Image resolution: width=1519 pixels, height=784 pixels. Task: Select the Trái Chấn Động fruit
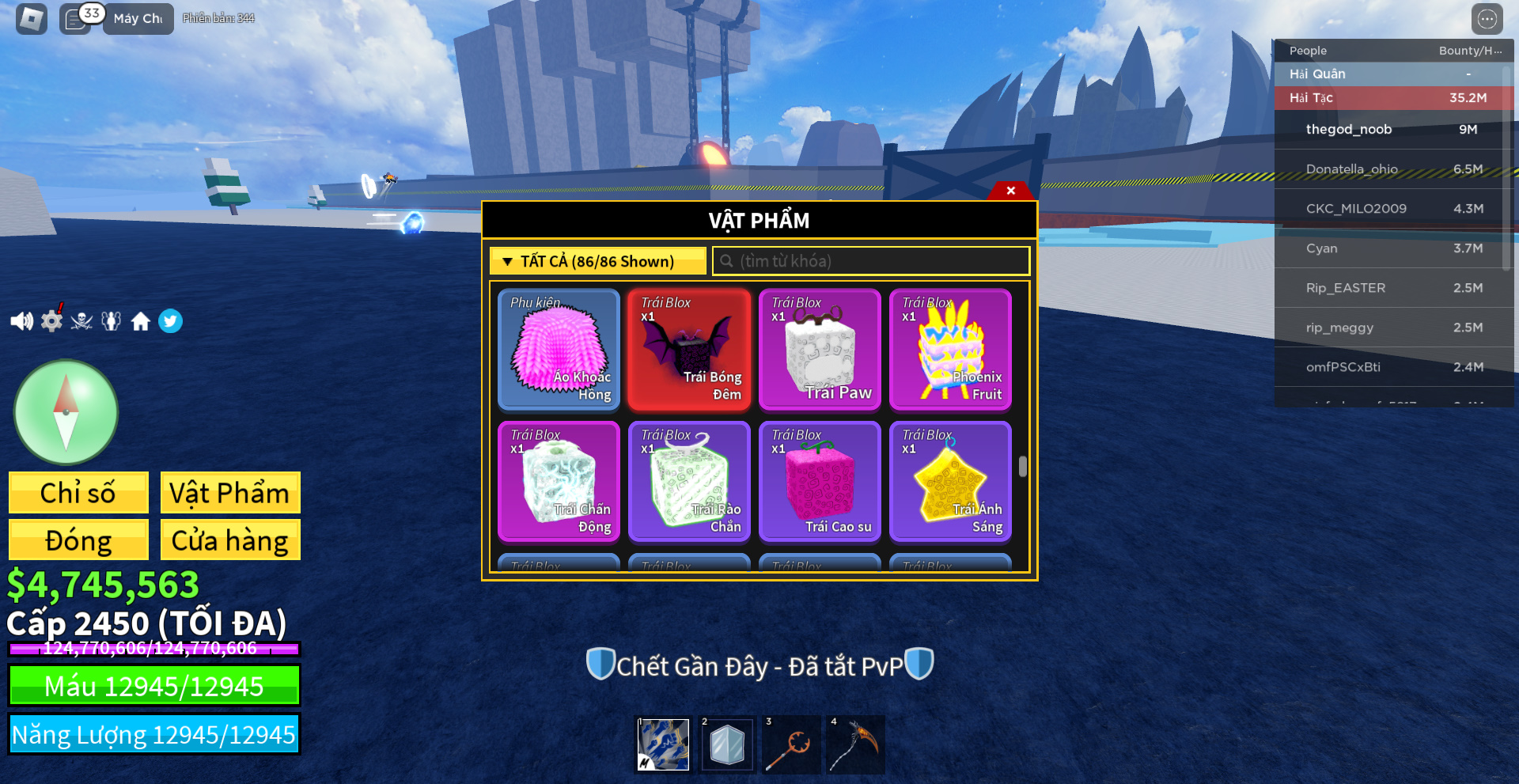(559, 482)
